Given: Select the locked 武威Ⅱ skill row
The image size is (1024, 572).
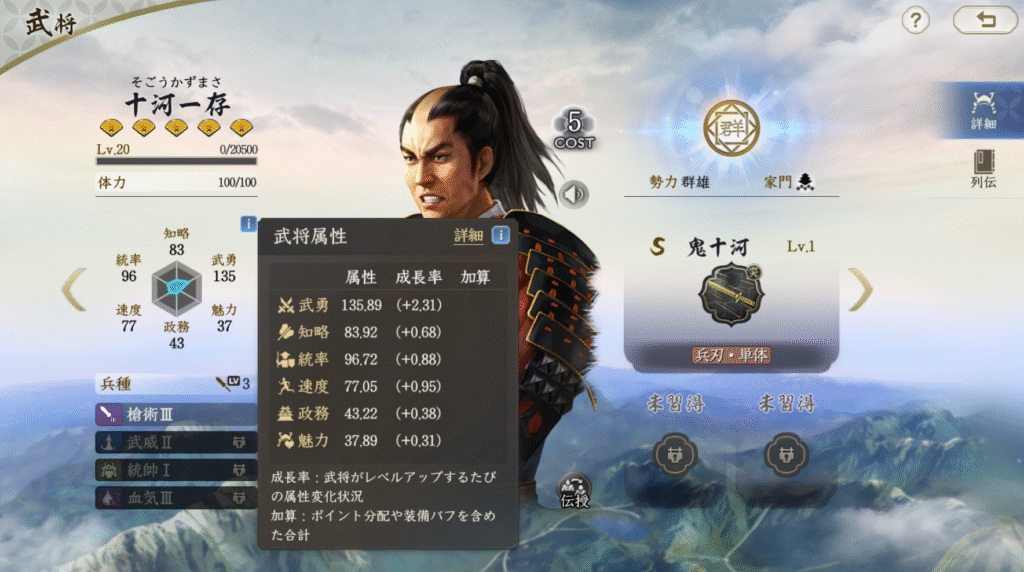Looking at the screenshot, I should [x=175, y=441].
